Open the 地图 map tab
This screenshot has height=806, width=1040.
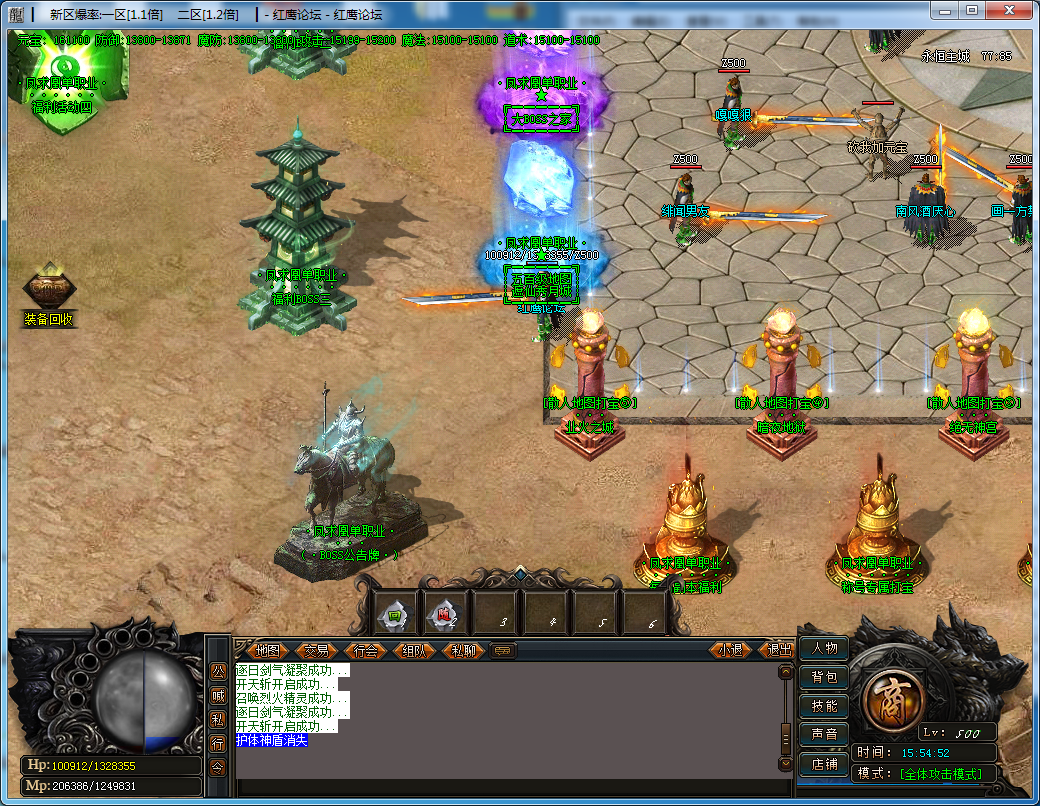[266, 650]
